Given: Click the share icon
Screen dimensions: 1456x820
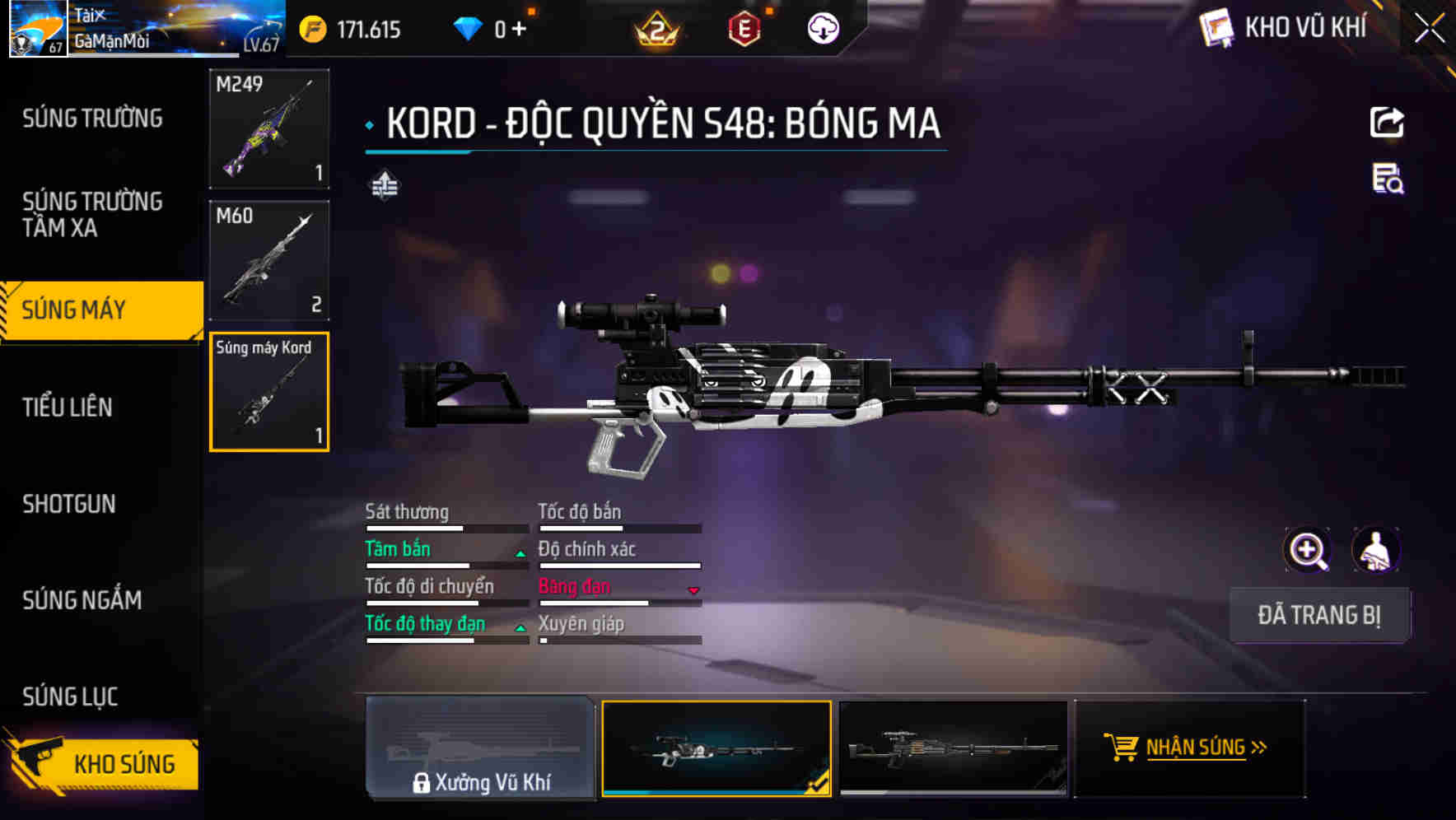Looking at the screenshot, I should point(1387,123).
